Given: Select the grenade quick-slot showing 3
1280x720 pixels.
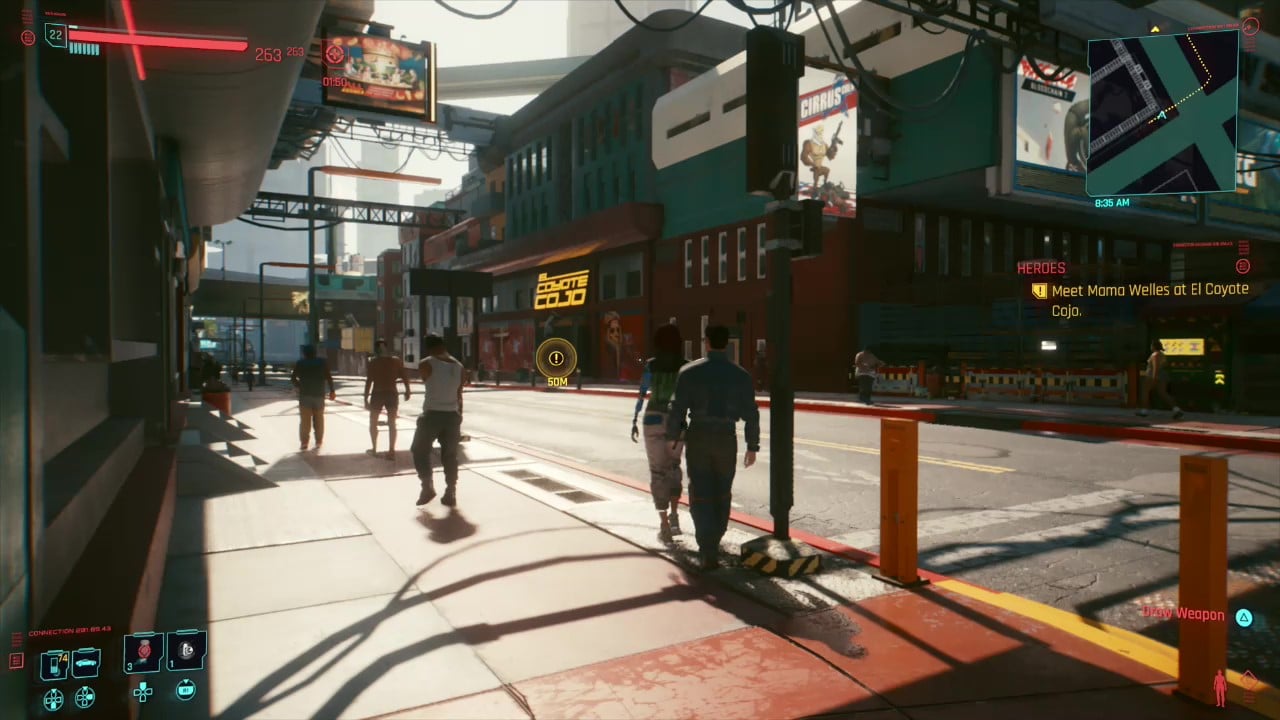Looking at the screenshot, I should click(x=142, y=652).
